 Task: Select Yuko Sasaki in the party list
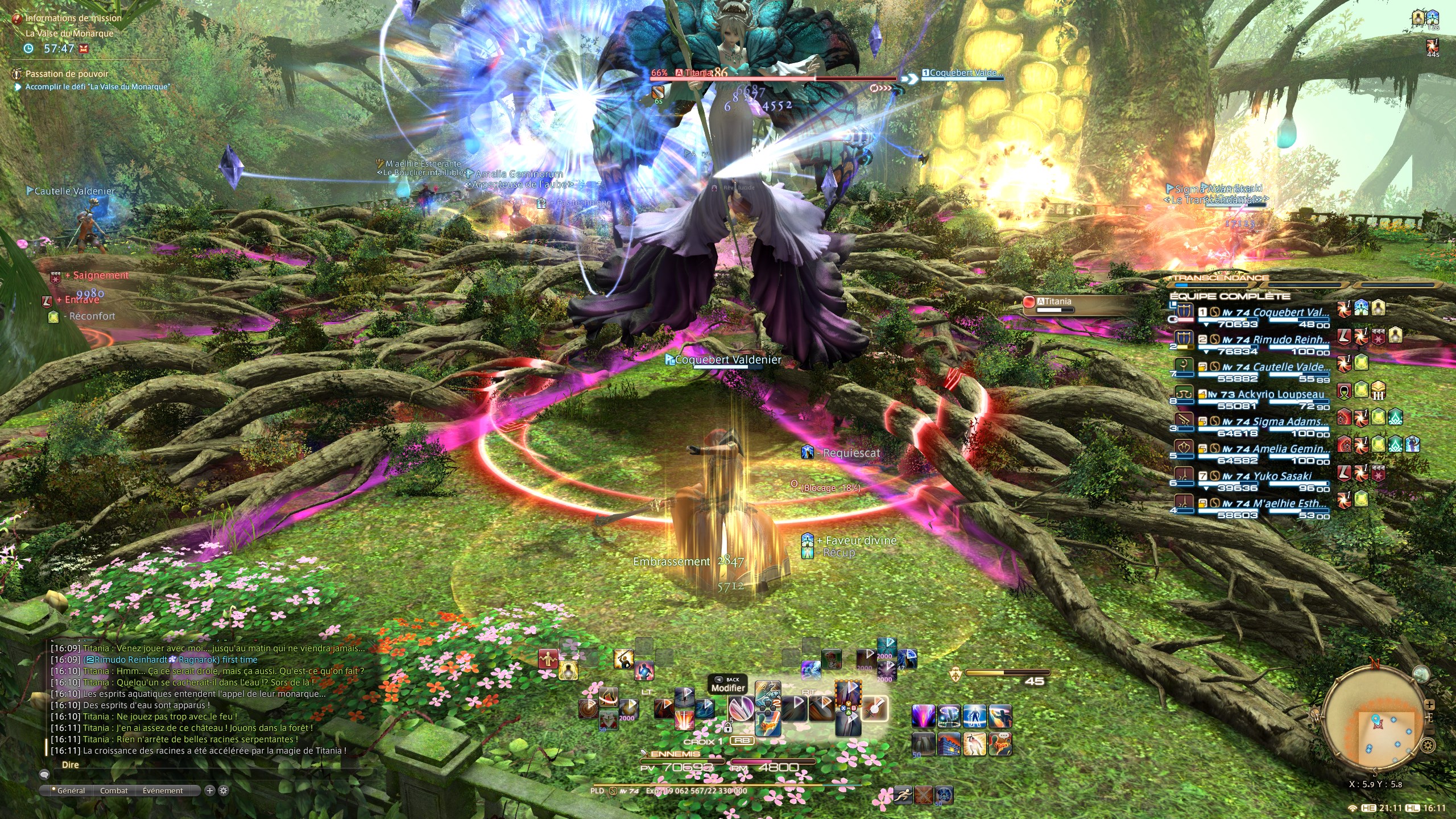pyautogui.click(x=1282, y=477)
